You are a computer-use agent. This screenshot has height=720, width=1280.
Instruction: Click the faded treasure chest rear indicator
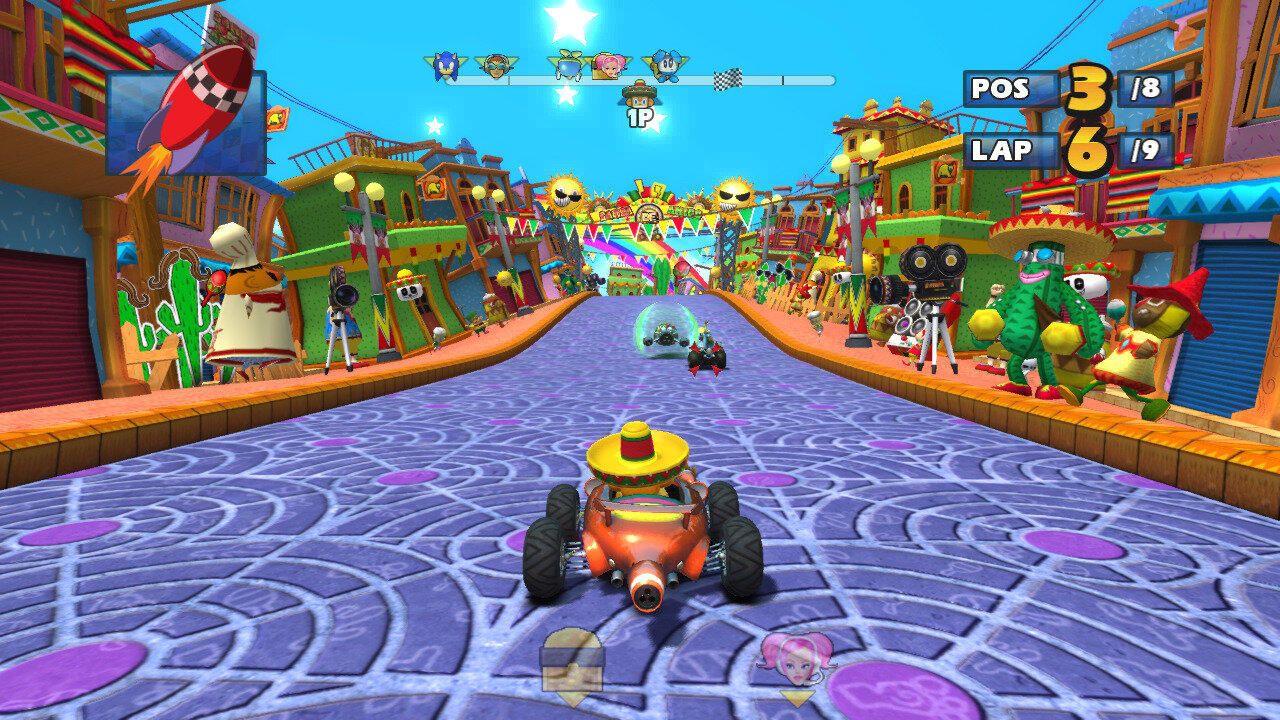point(571,660)
